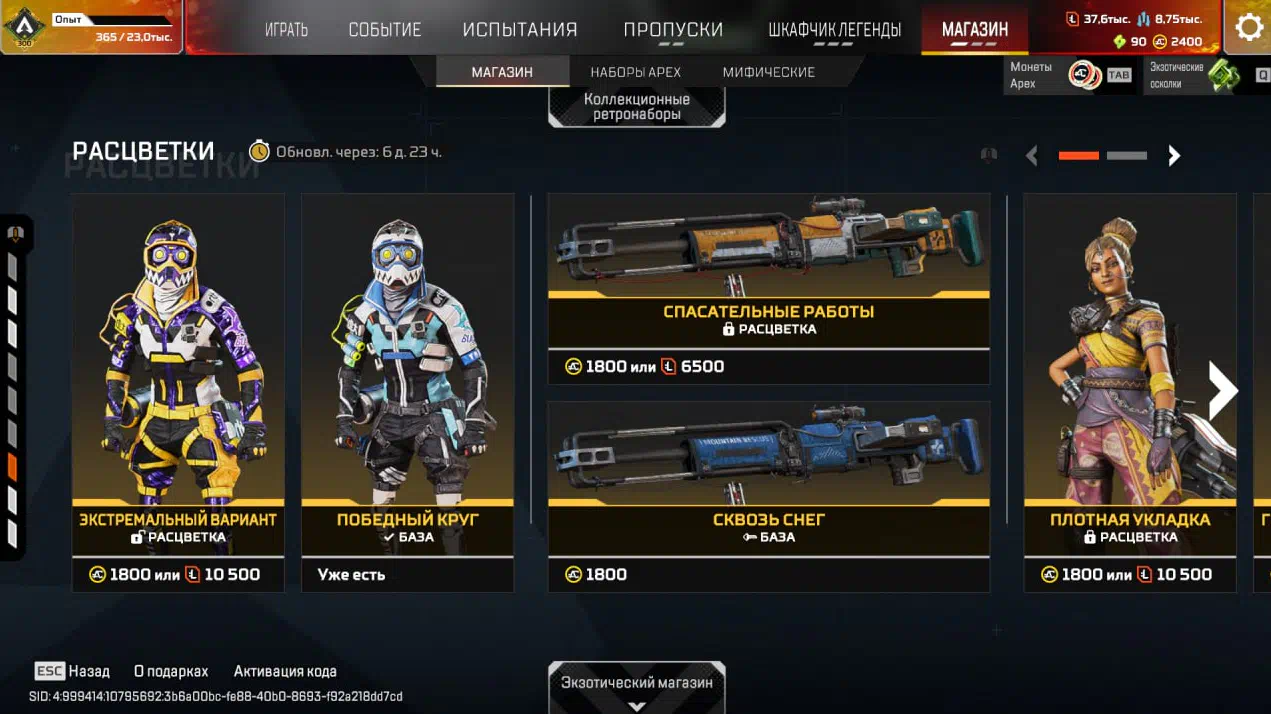1271x714 pixels.
Task: Click Активация кода to redeem a code
Action: point(285,671)
